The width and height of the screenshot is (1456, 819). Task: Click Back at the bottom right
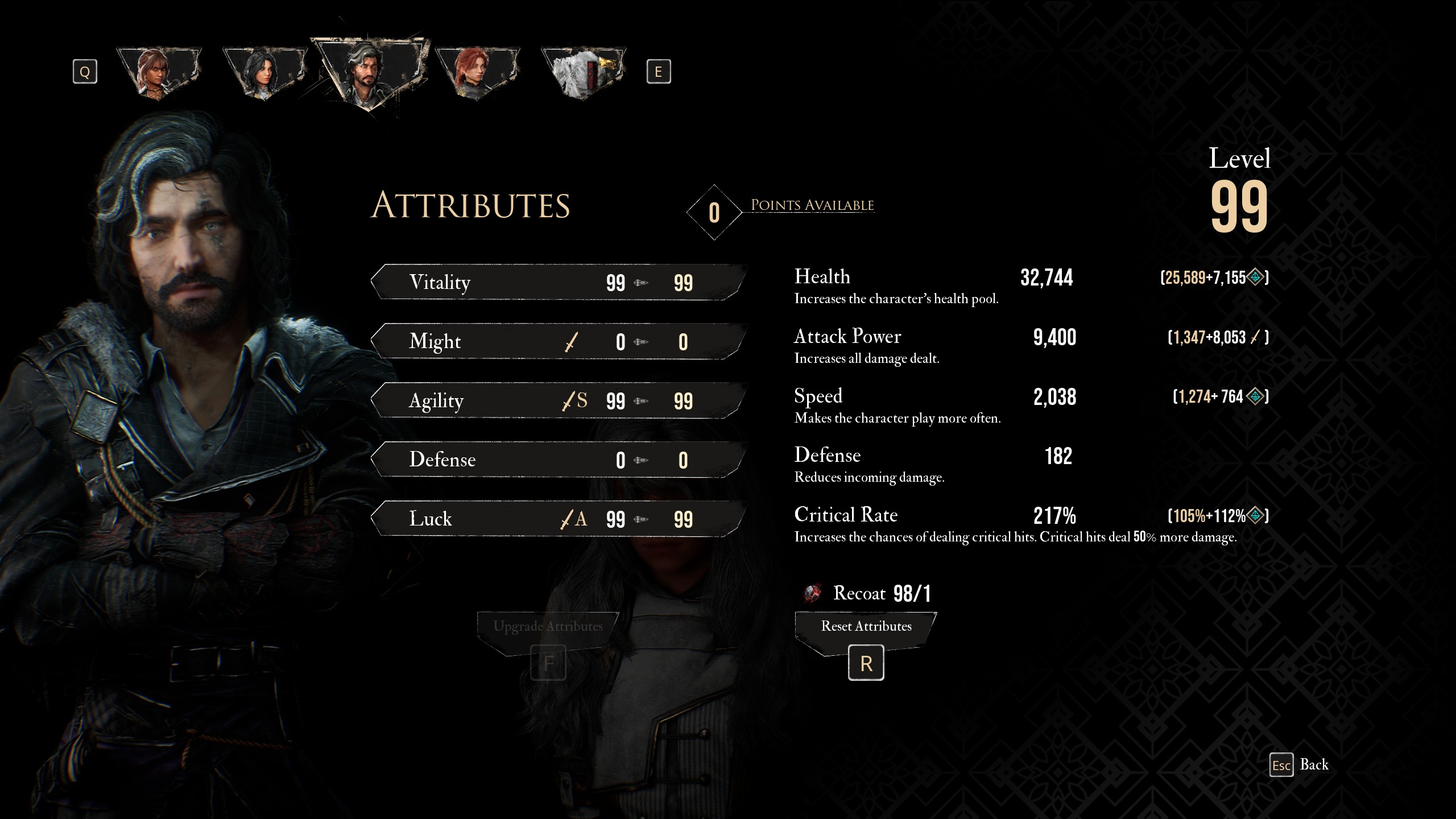1314,764
